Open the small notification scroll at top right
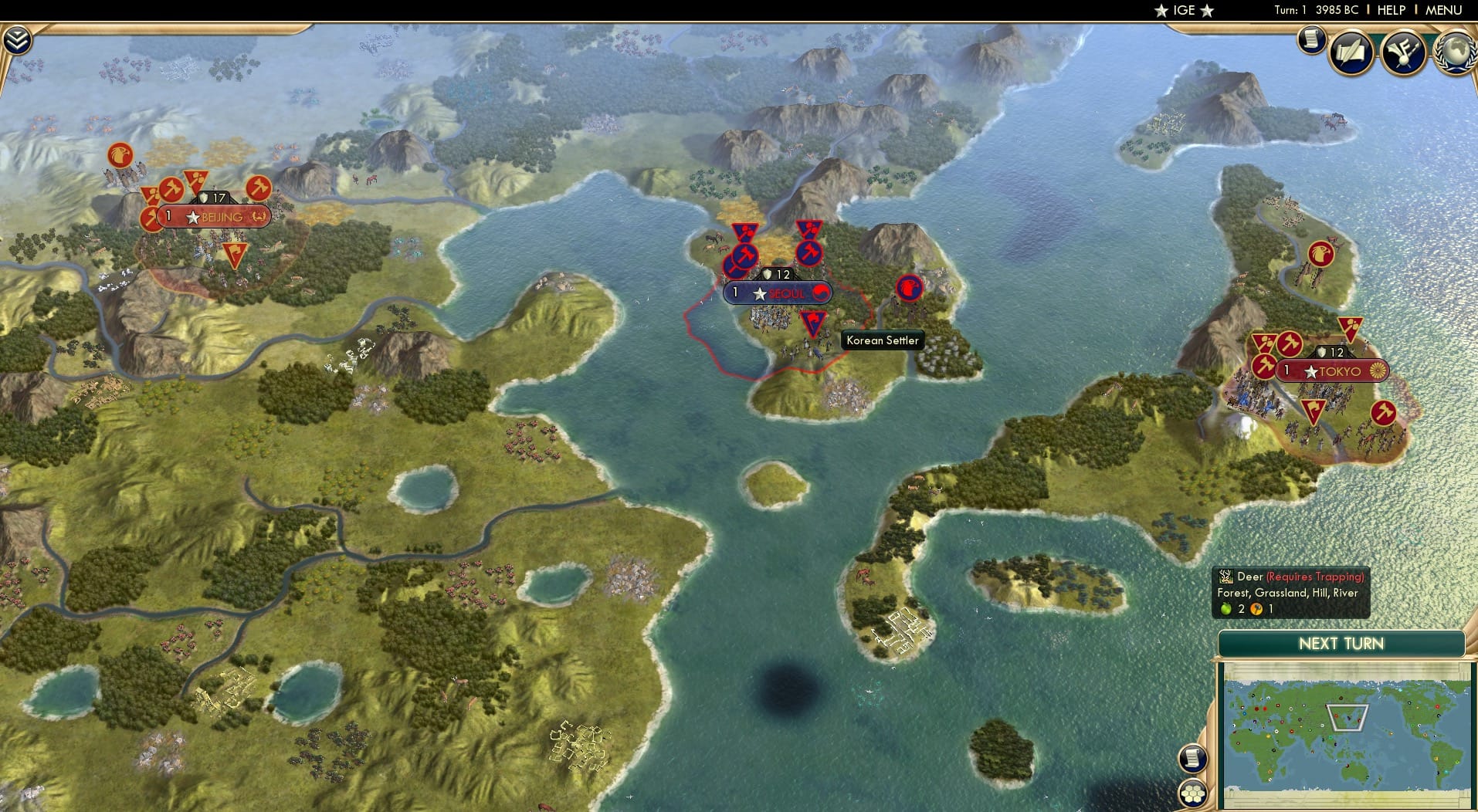This screenshot has width=1478, height=812. point(1310,39)
